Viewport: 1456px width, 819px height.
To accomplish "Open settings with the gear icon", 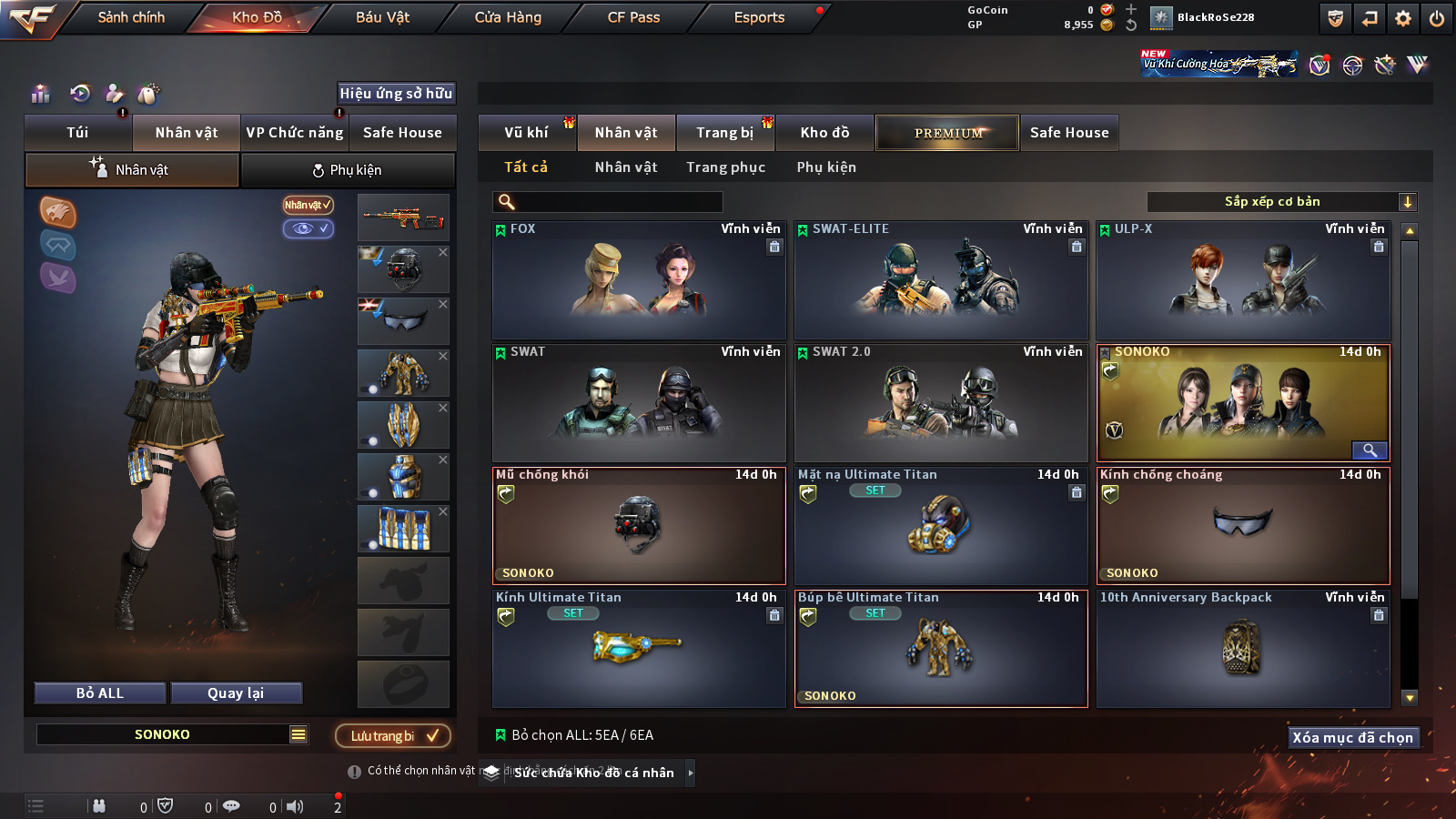I will [x=1403, y=18].
